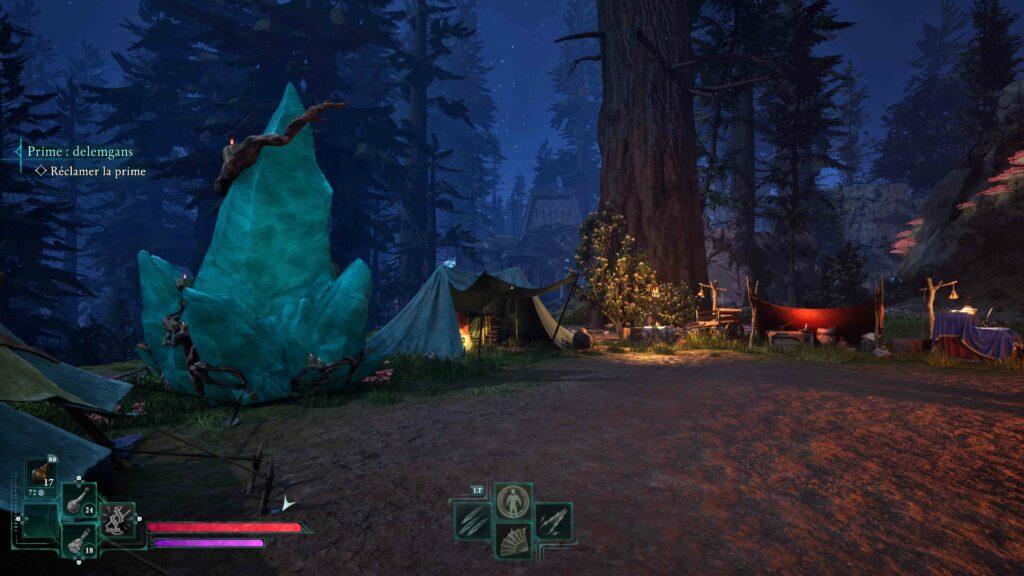1024x576 pixels.
Task: Activate the human figure circle ability
Action: 513,501
